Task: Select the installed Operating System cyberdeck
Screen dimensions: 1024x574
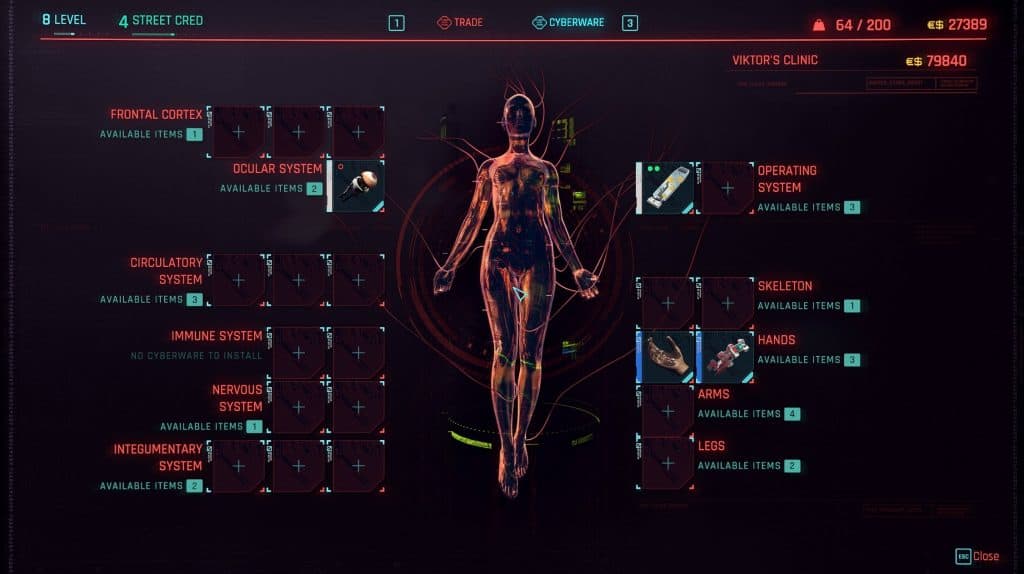Action: coord(666,188)
